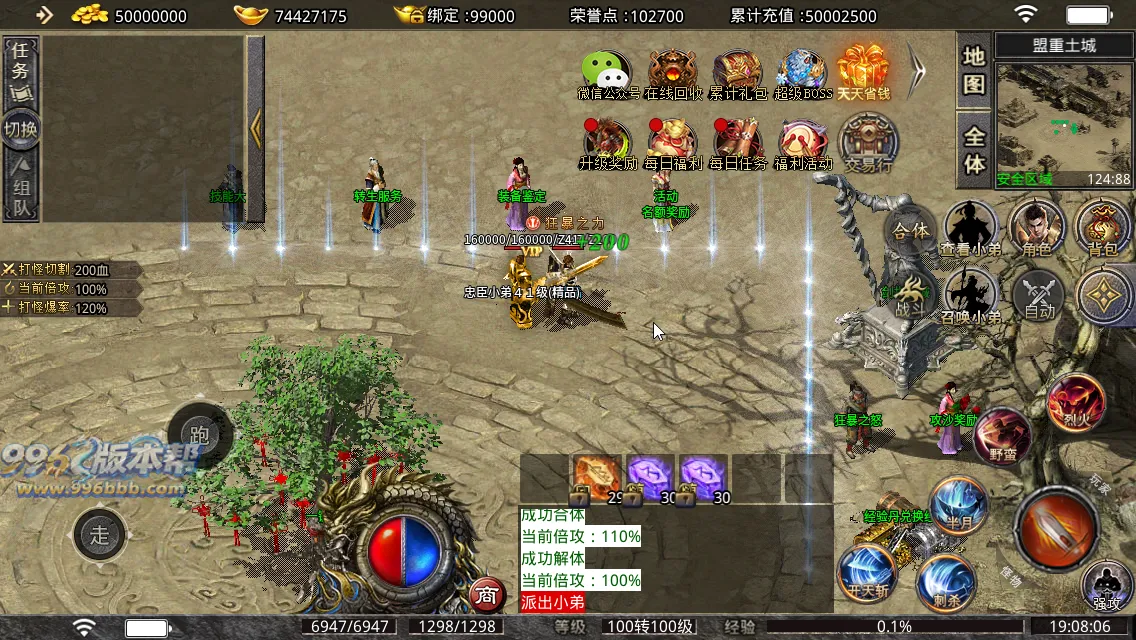The width and height of the screenshot is (1136, 640).
Task: Cast the 半月 half-moon skill
Action: point(959,507)
